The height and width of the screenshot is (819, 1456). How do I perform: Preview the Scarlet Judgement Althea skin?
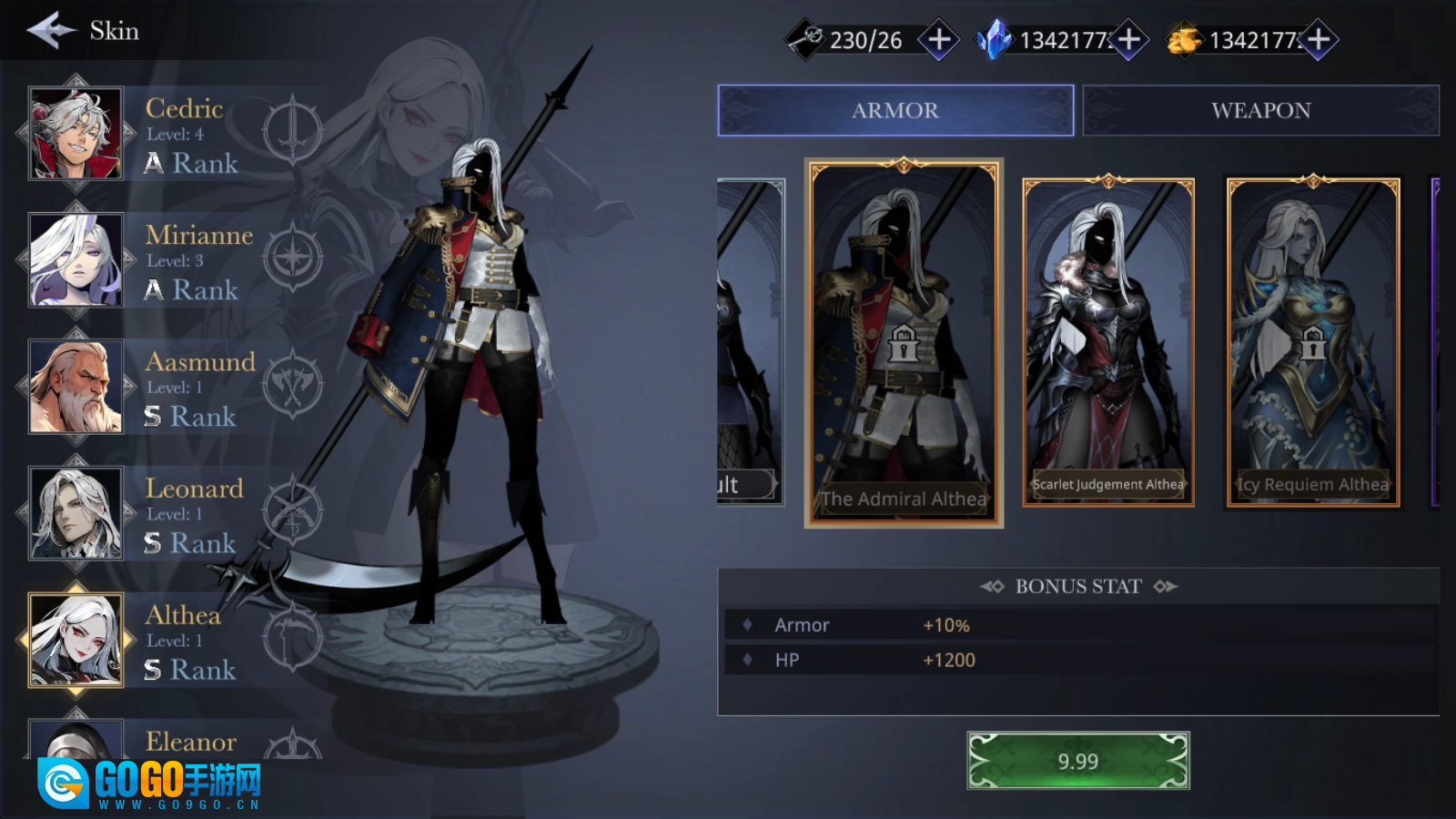click(x=1108, y=343)
